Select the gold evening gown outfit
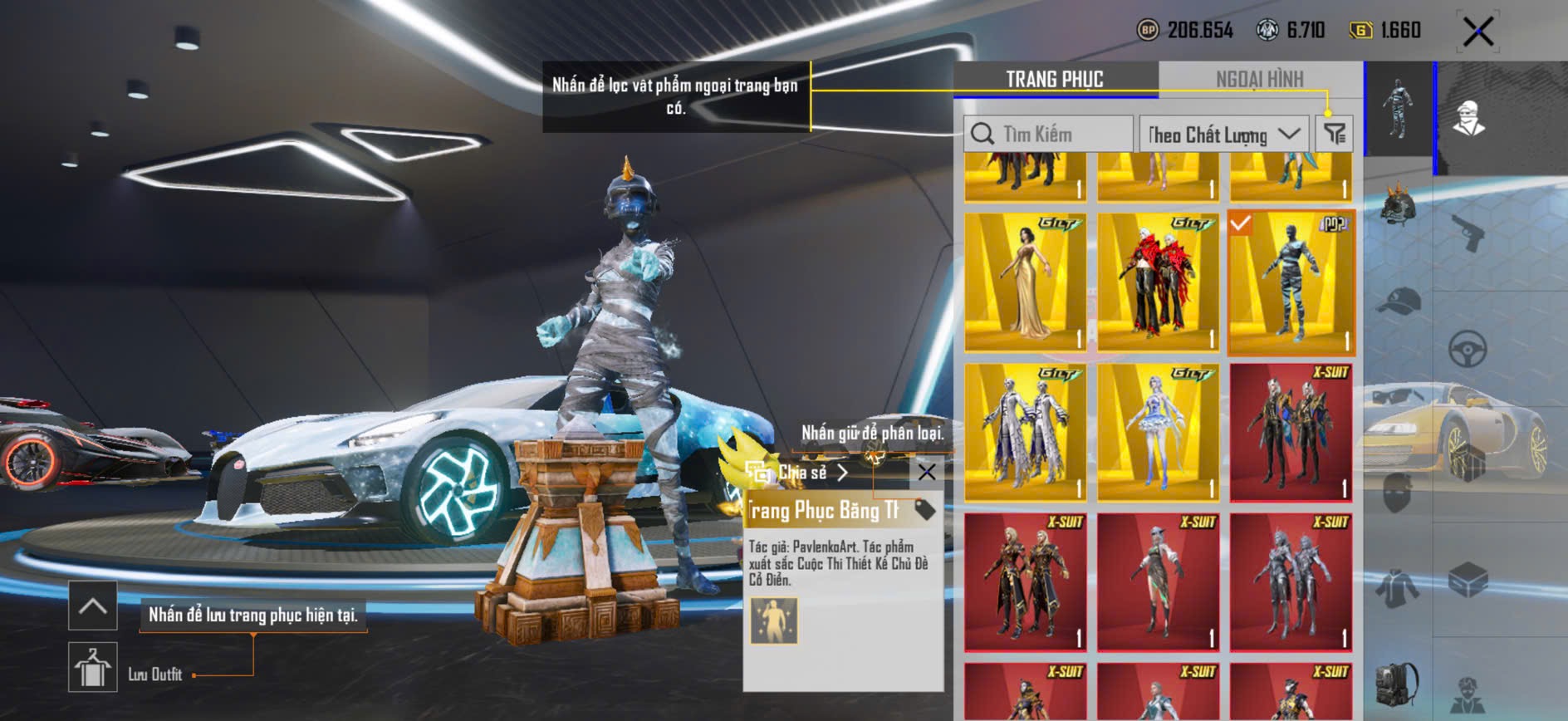The image size is (1568, 721). (1025, 282)
